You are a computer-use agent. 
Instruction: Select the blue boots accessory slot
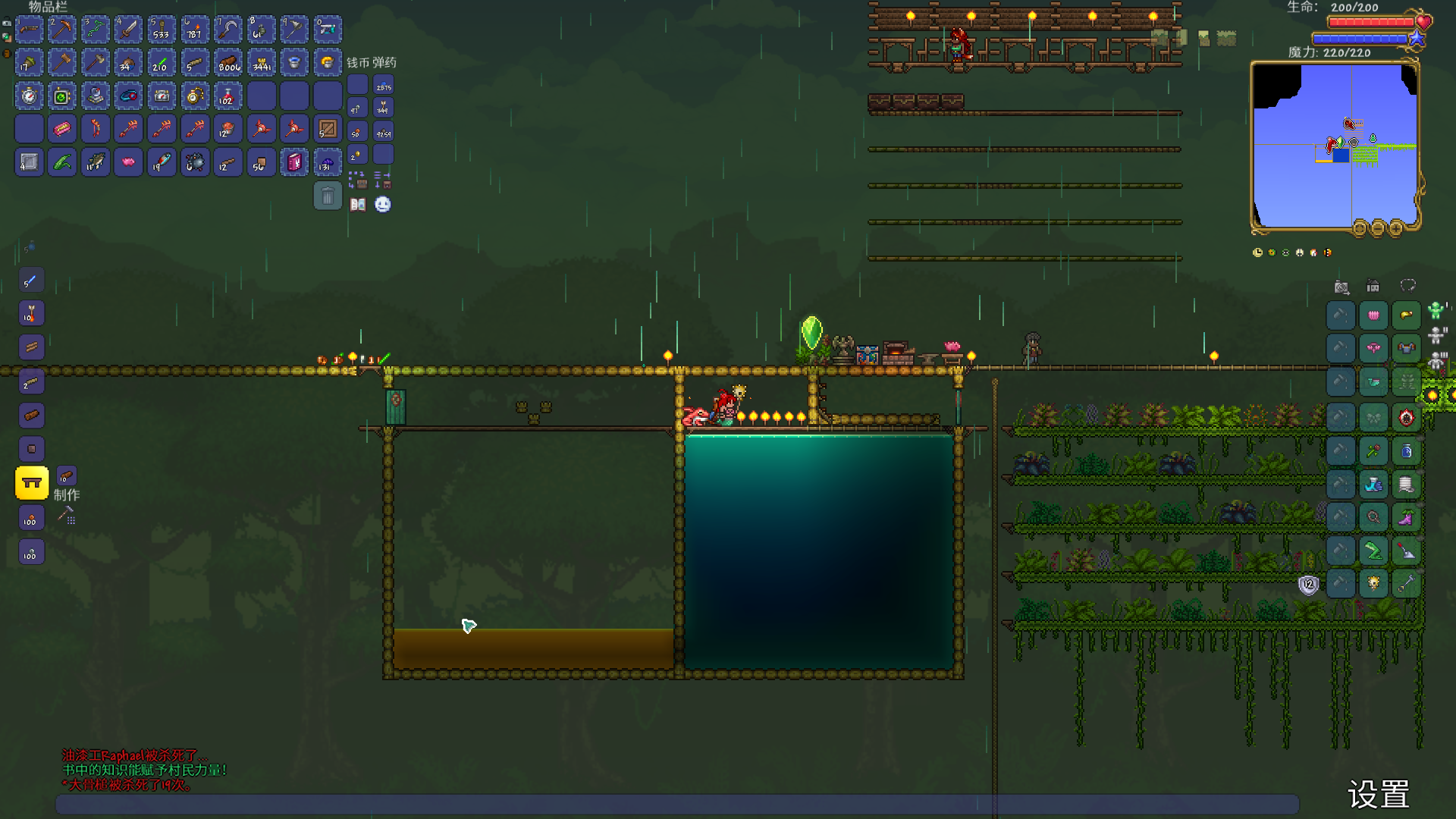(1373, 484)
